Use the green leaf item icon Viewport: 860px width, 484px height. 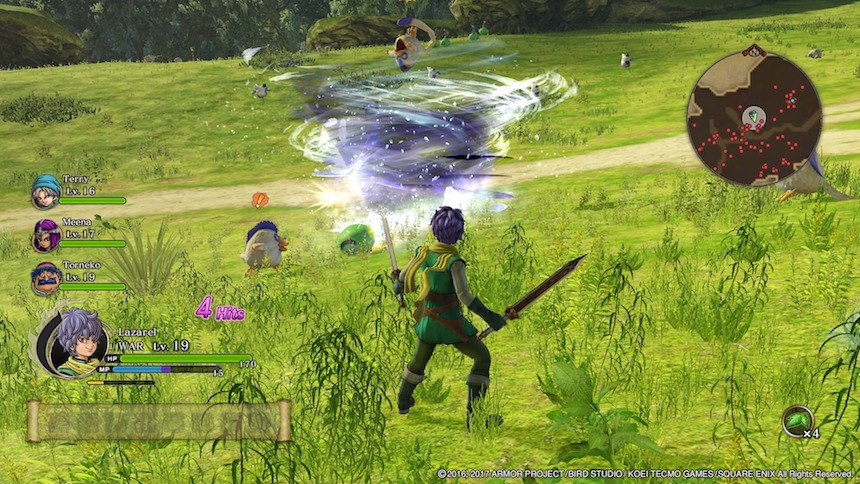pos(797,421)
